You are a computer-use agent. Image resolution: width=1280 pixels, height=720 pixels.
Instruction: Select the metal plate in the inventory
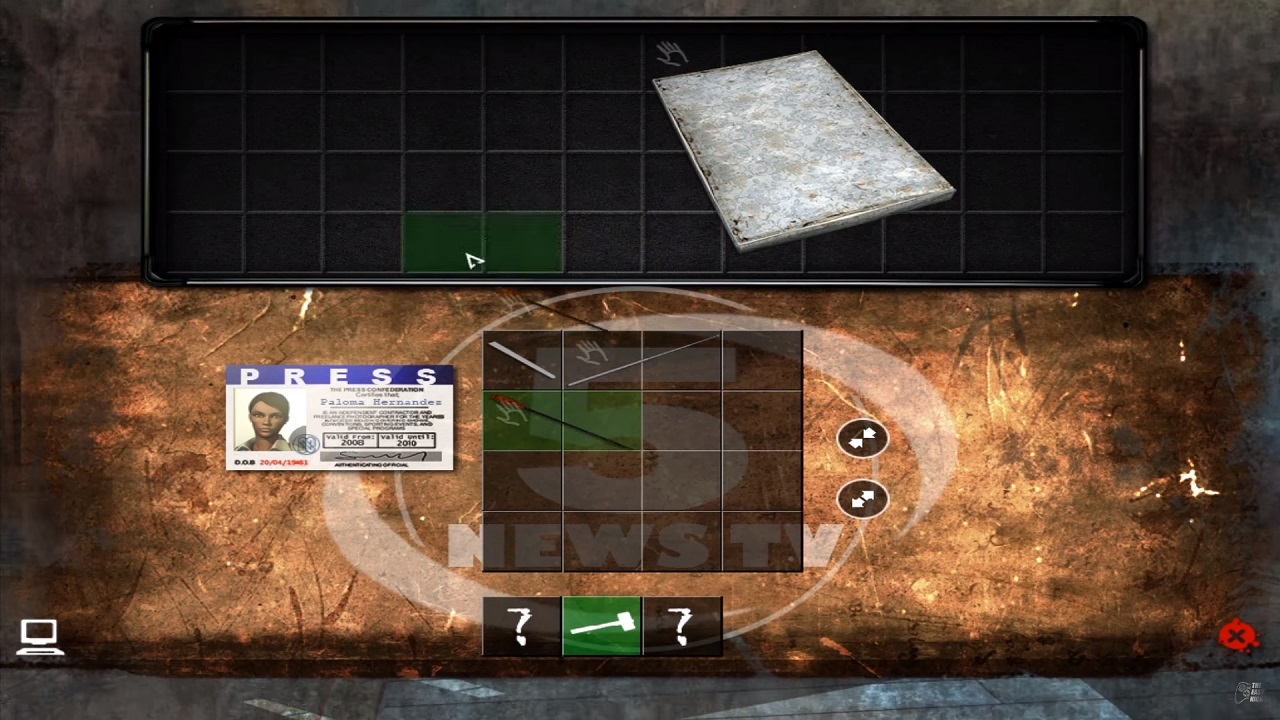pos(800,150)
